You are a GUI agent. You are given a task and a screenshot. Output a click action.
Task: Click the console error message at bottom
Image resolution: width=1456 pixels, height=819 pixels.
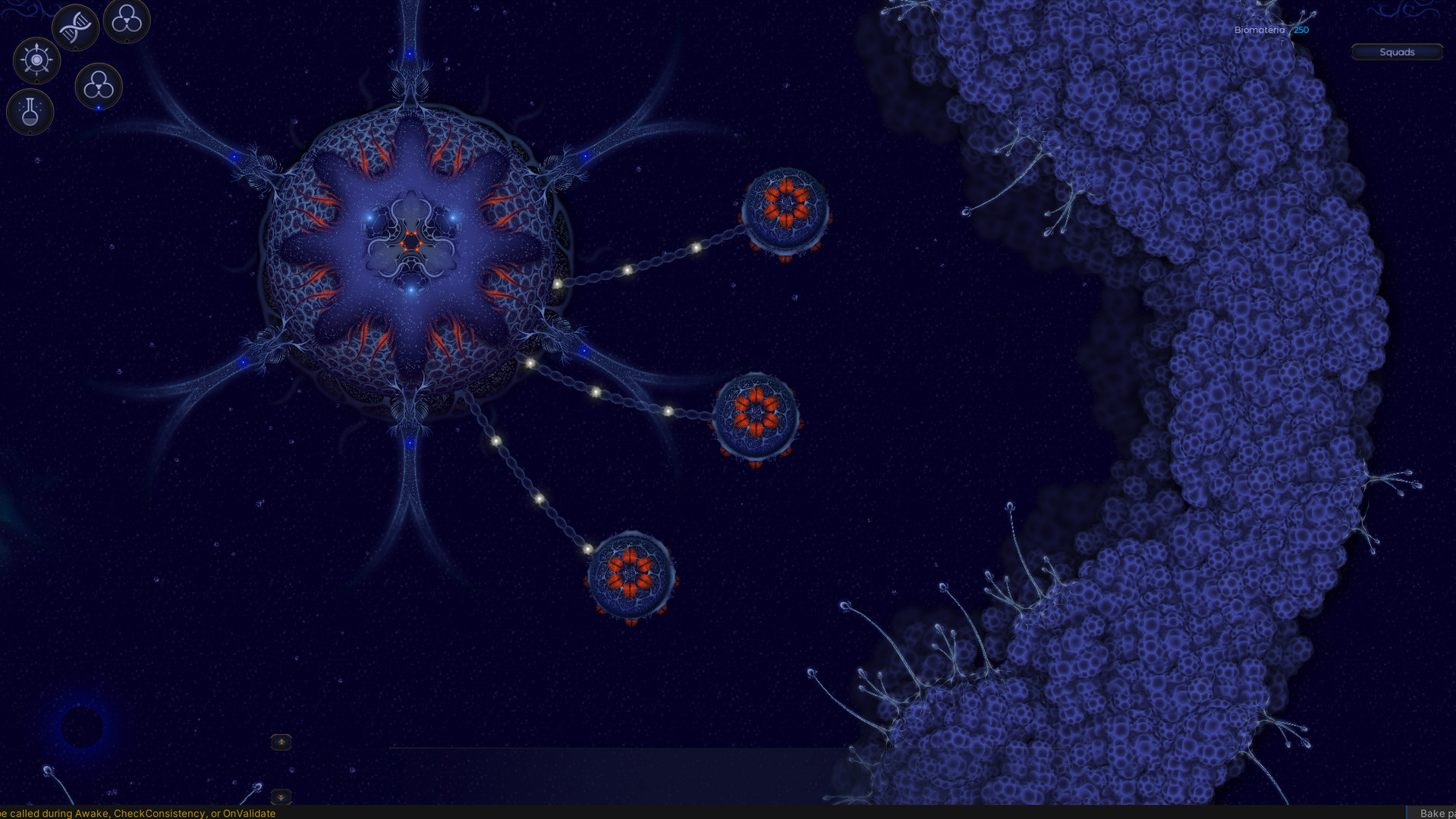(x=137, y=813)
